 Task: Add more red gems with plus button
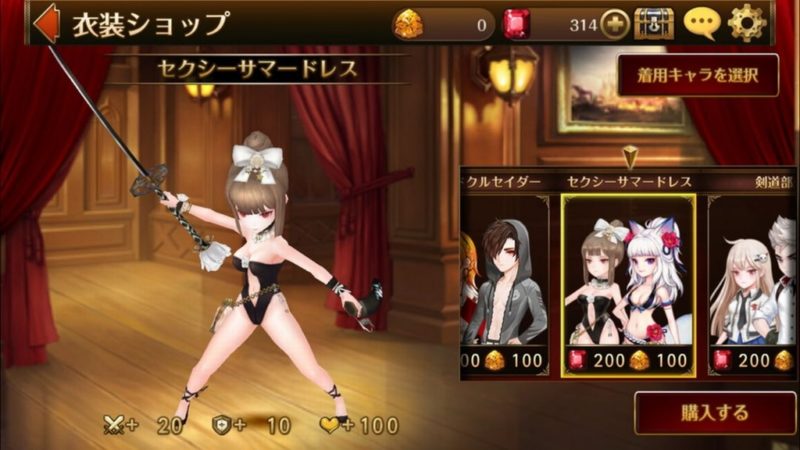615,24
